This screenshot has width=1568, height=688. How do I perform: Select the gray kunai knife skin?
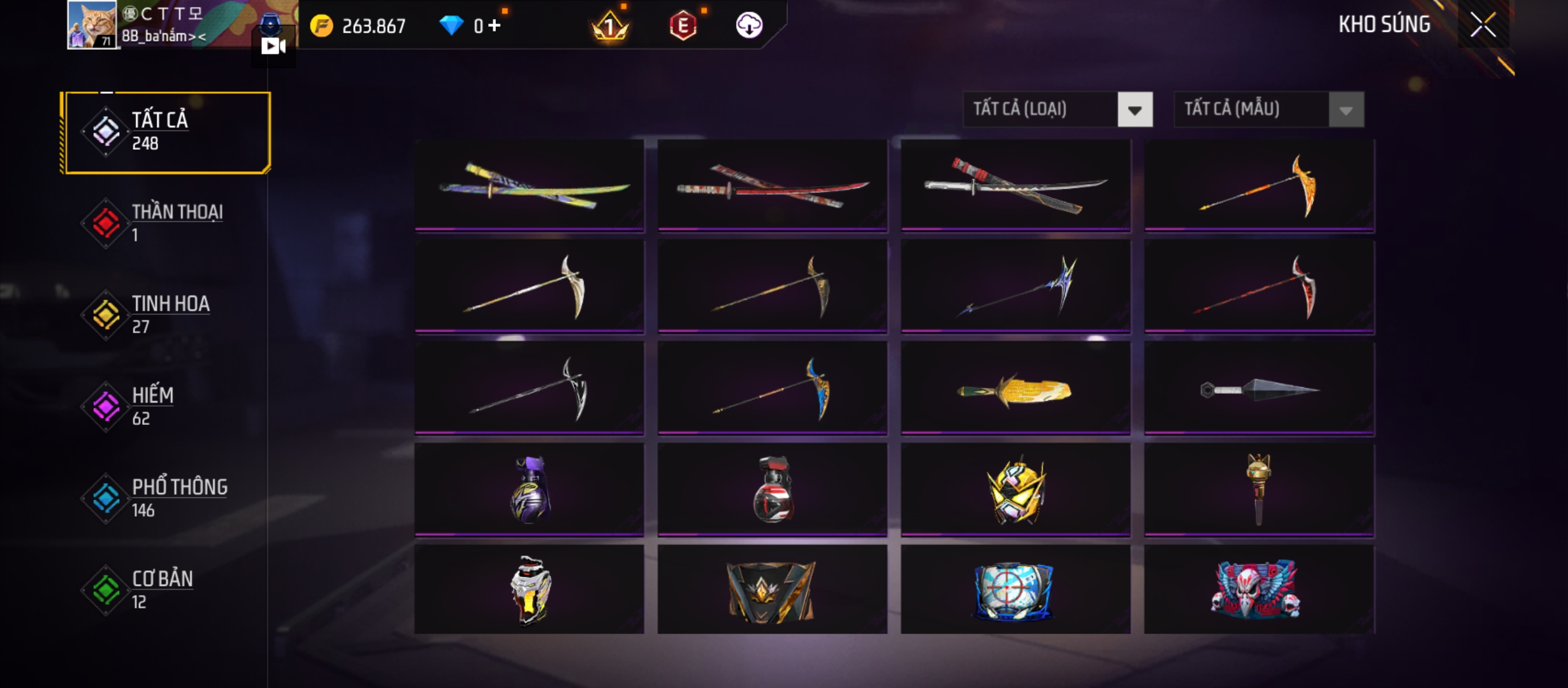click(1259, 389)
